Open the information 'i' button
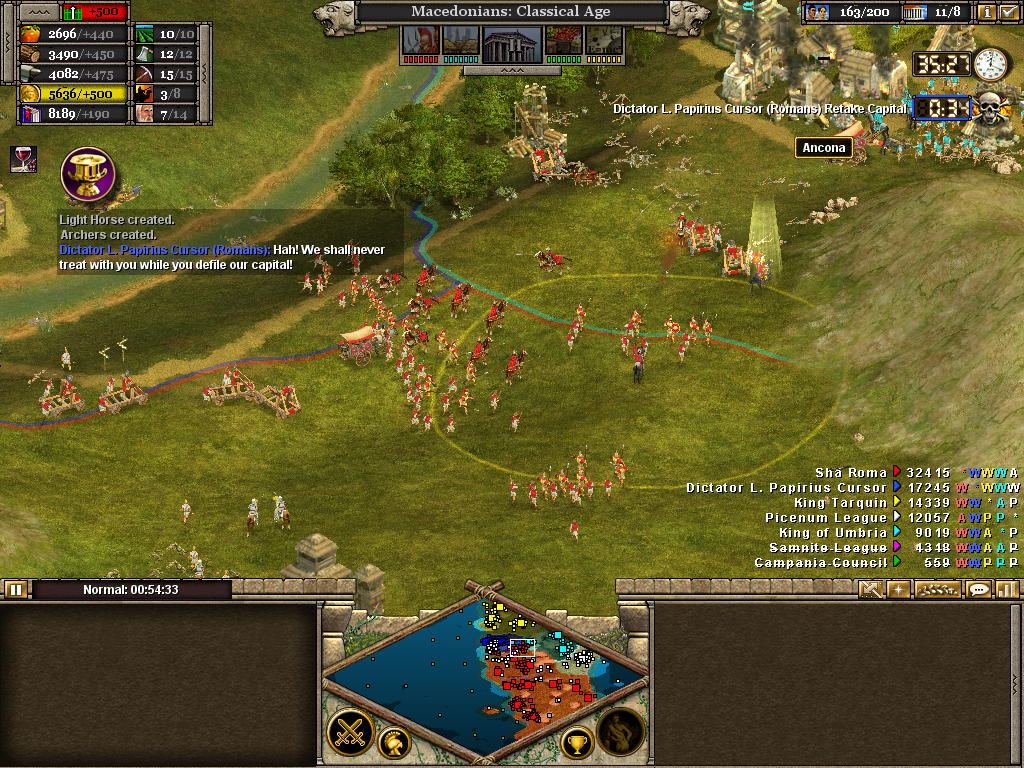 pyautogui.click(x=987, y=13)
